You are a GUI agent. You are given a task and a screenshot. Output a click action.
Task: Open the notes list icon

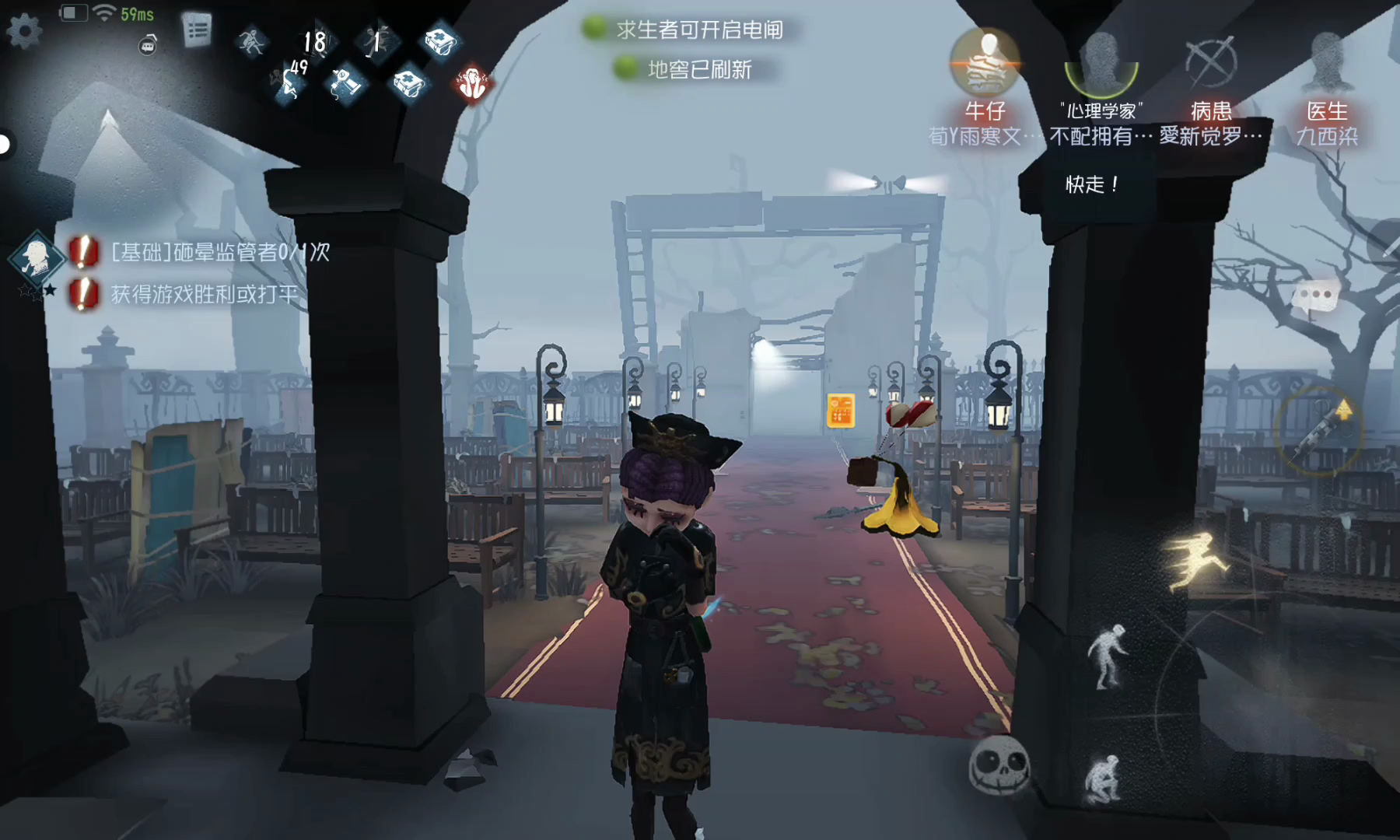197,31
